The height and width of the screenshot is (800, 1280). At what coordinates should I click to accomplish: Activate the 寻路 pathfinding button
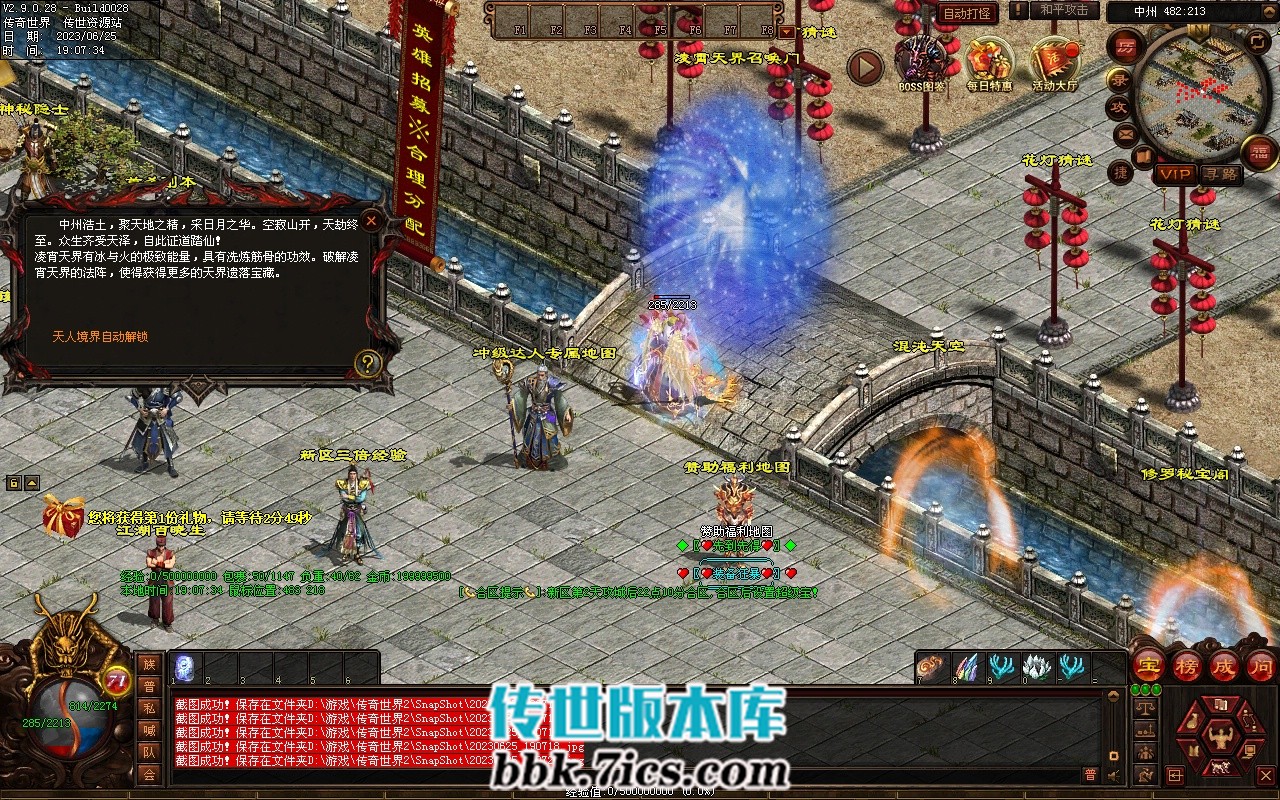1220,174
